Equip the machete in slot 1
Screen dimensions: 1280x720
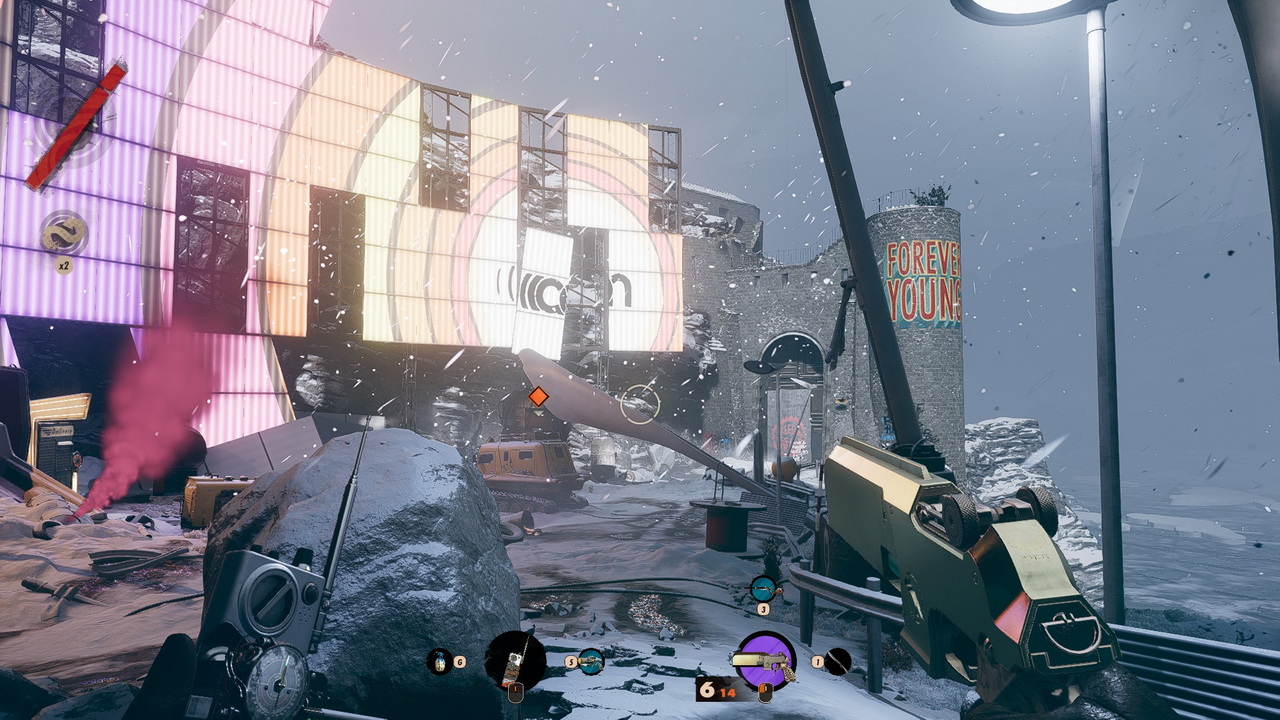pyautogui.click(x=837, y=661)
